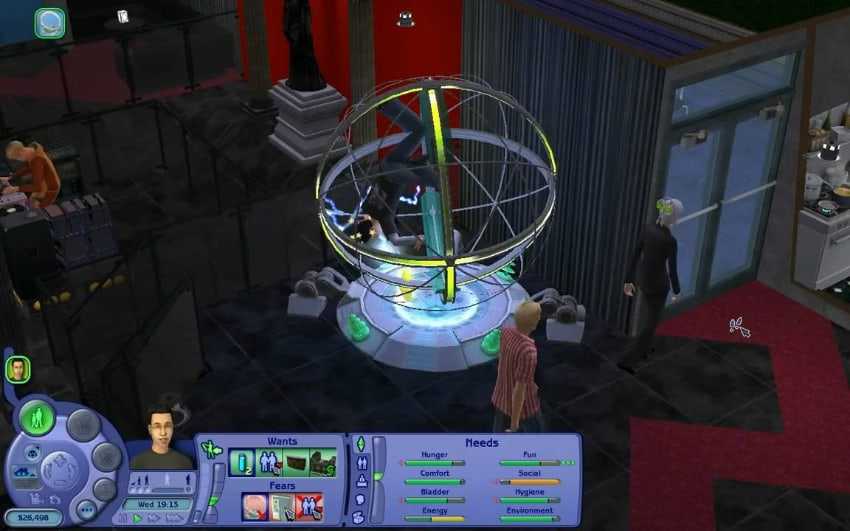Pause the game with the pause button
Image resolution: width=850 pixels, height=531 pixels.
pyautogui.click(x=124, y=518)
